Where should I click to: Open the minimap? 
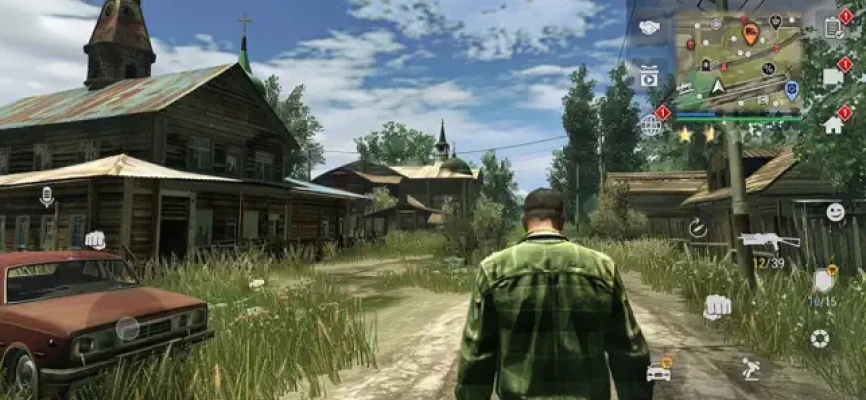point(739,60)
